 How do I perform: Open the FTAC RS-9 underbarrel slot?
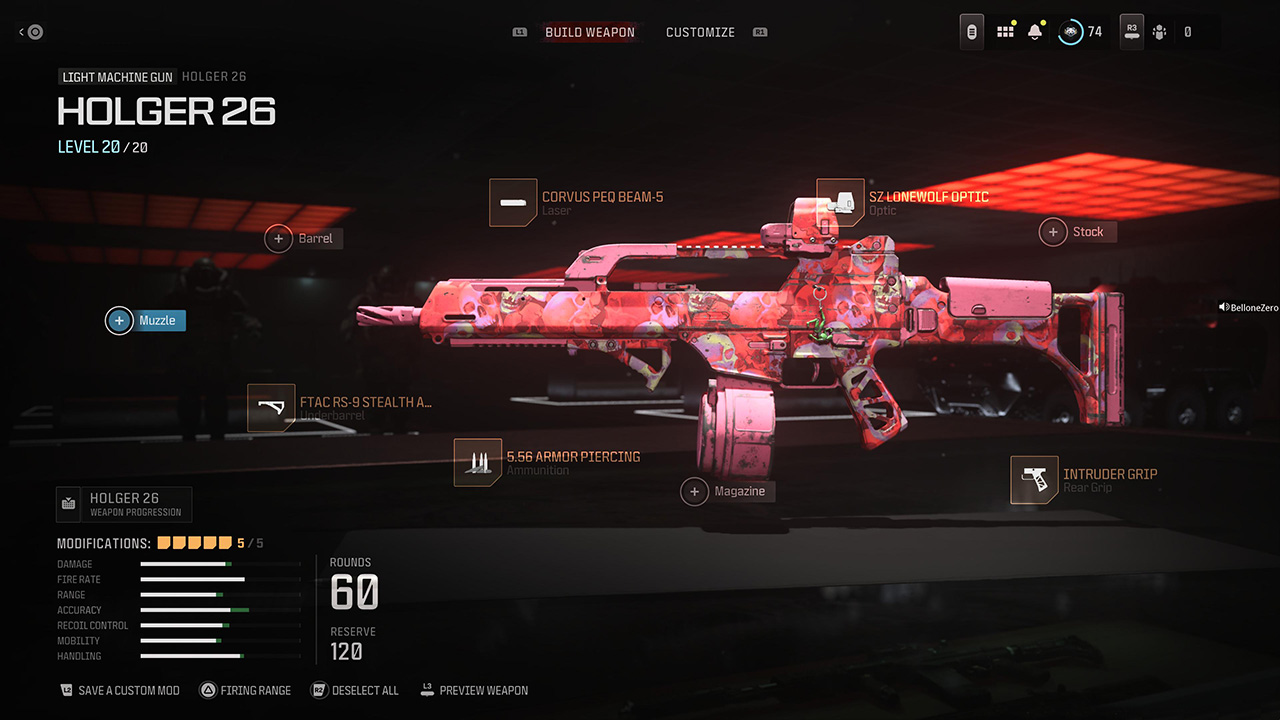[341, 408]
